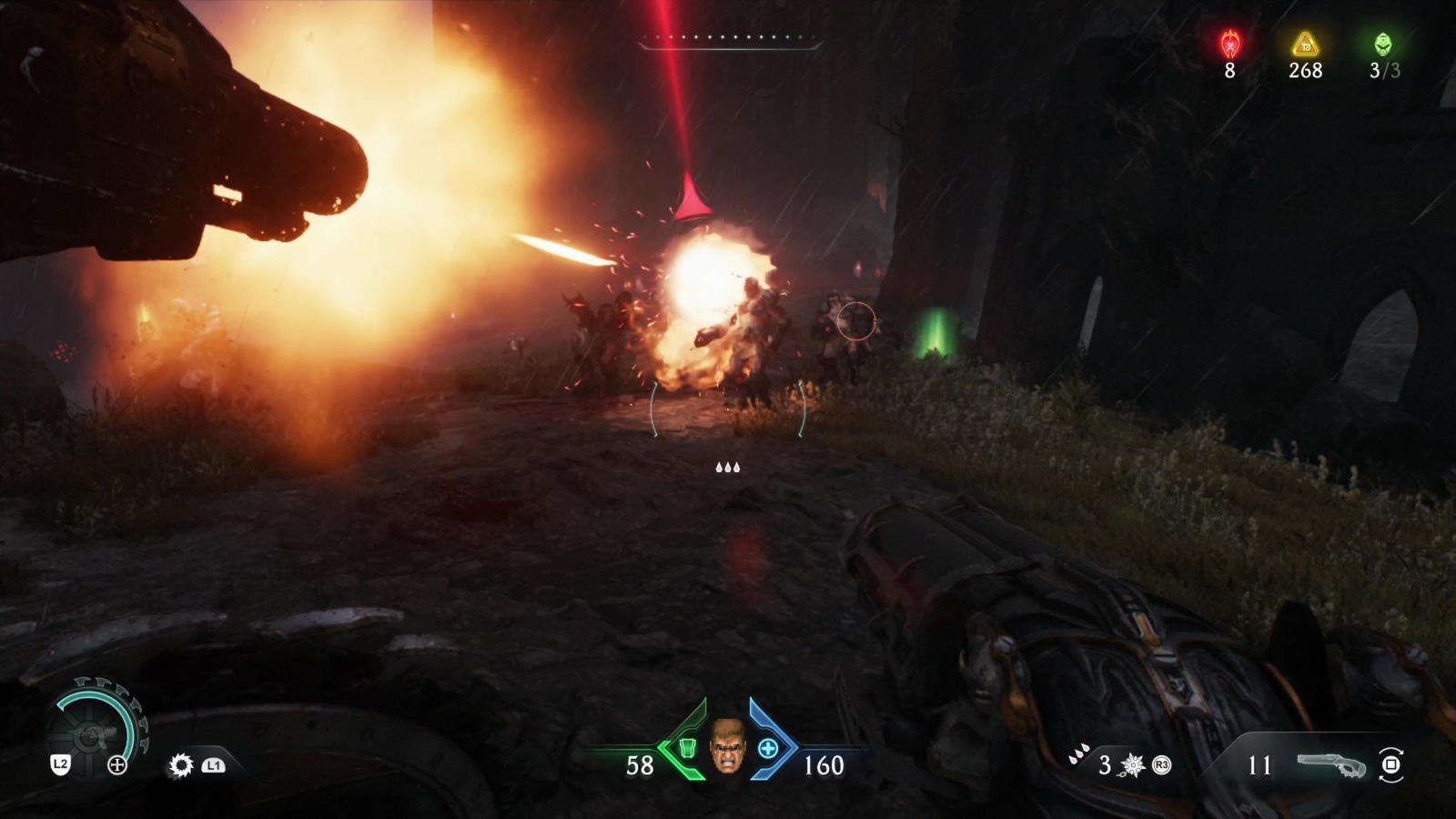Select the blue health cross icon

point(768,749)
